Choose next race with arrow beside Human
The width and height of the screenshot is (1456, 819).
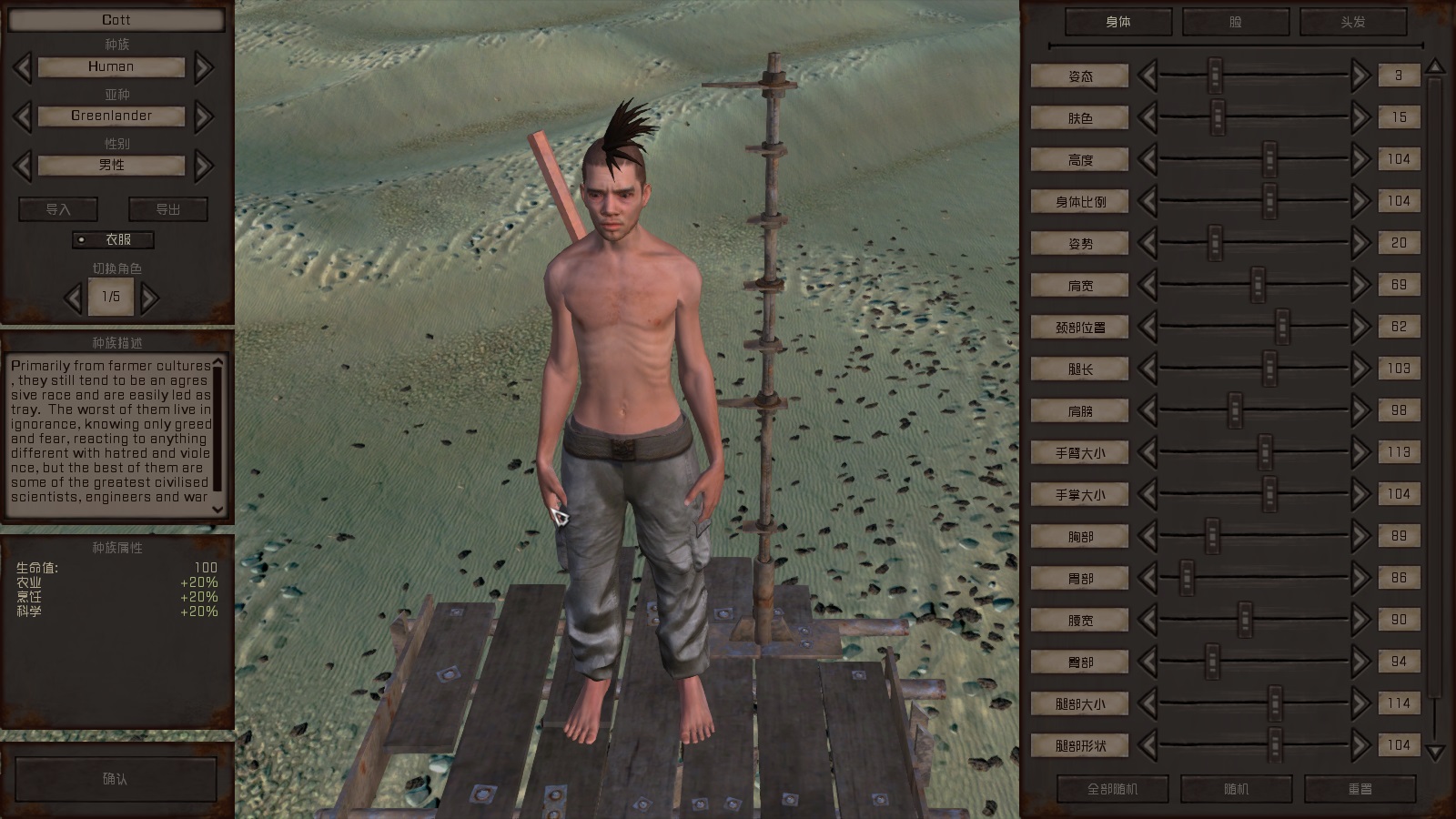(x=204, y=66)
